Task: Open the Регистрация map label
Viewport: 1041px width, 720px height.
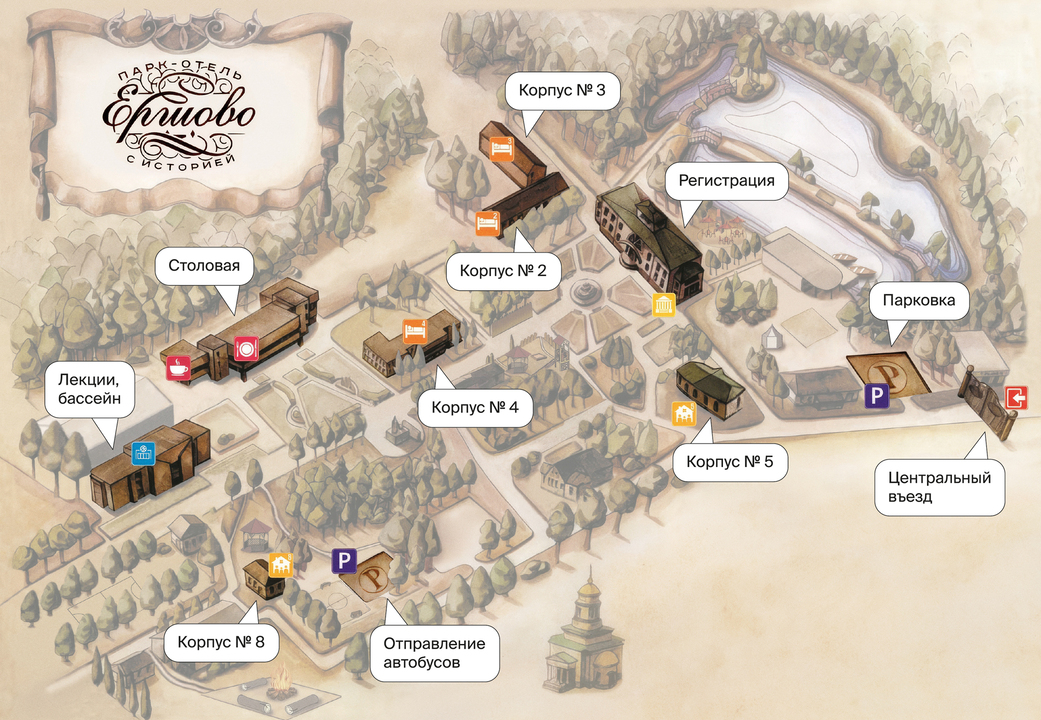Action: [727, 181]
